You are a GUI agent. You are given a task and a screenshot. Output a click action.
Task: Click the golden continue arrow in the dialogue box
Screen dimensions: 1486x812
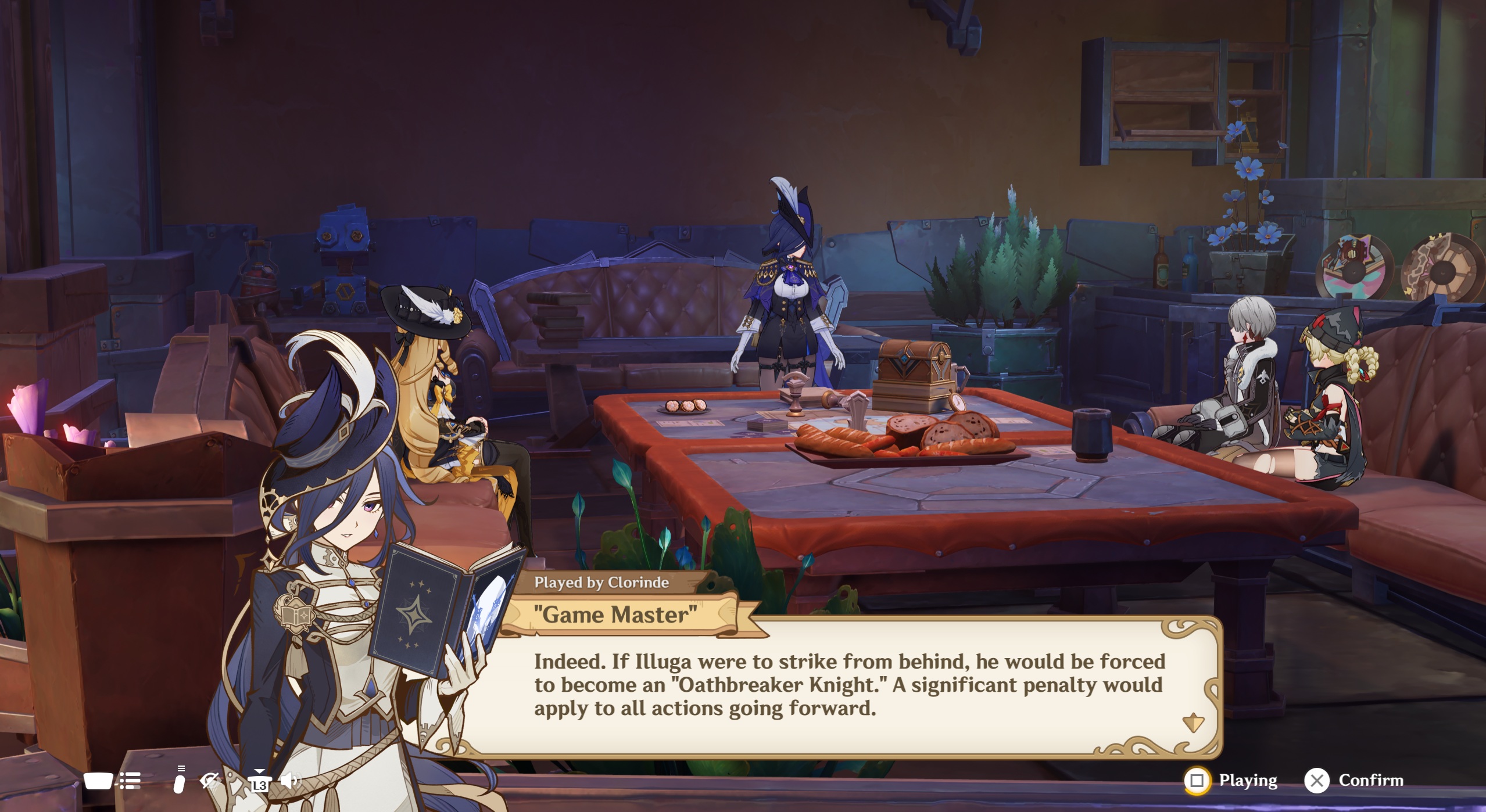click(1193, 722)
